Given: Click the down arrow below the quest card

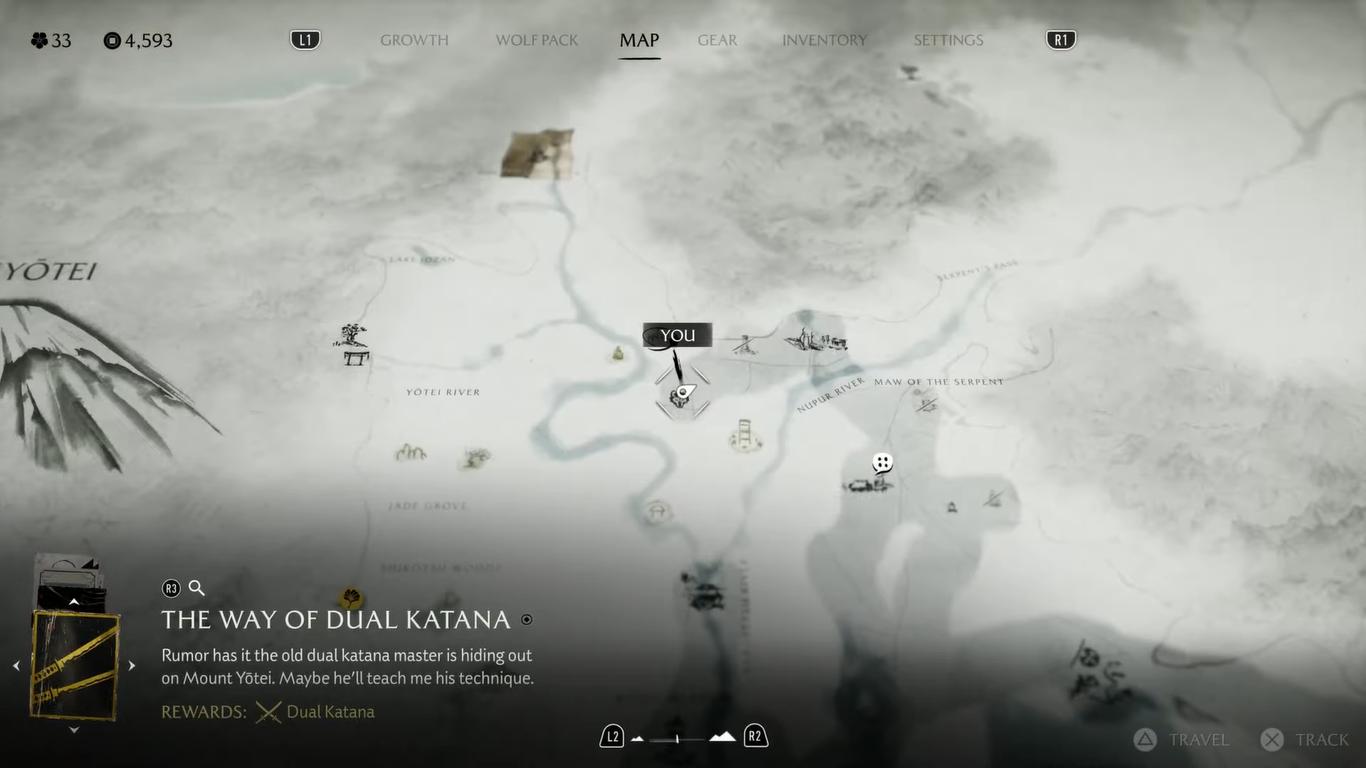Looking at the screenshot, I should point(74,730).
